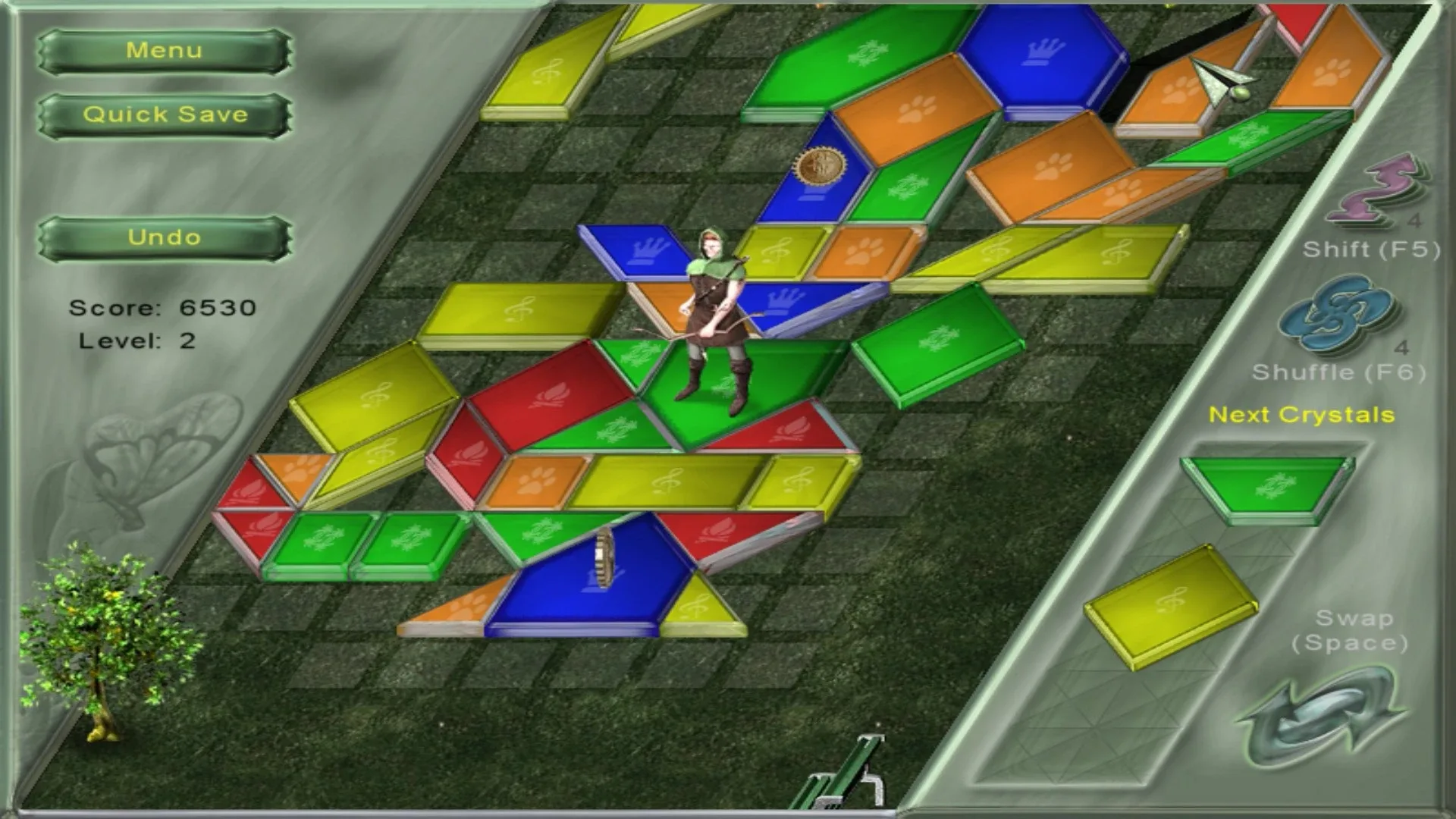
Task: Open the Menu
Action: click(164, 50)
